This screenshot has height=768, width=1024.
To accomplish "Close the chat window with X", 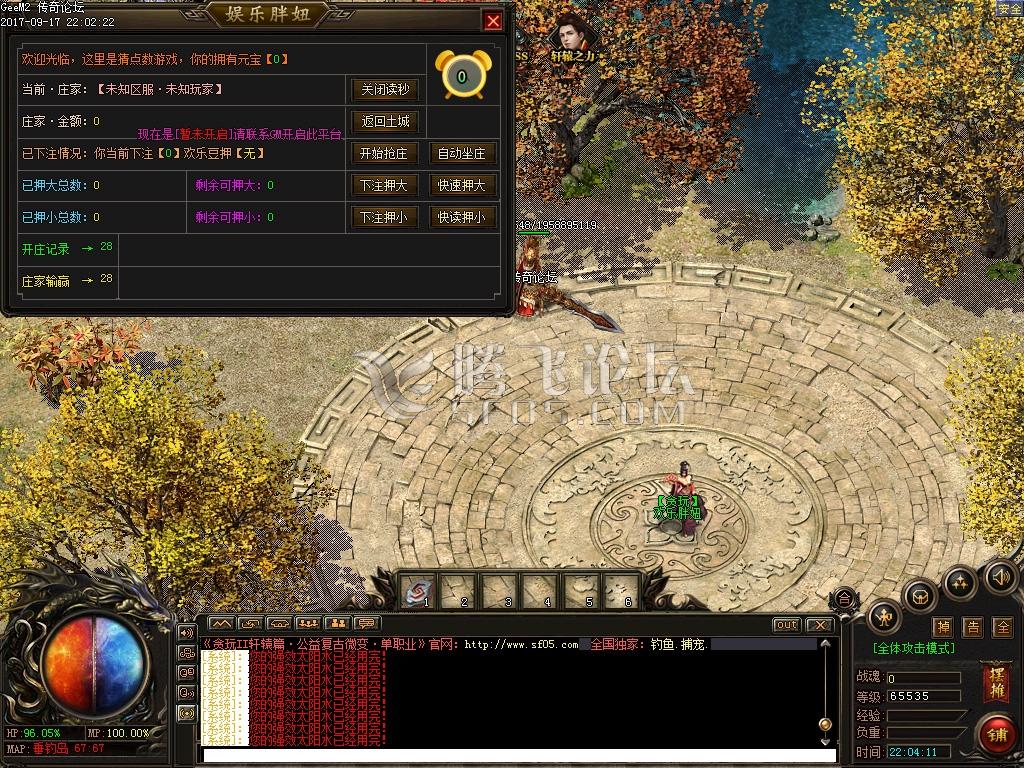I will [x=819, y=625].
